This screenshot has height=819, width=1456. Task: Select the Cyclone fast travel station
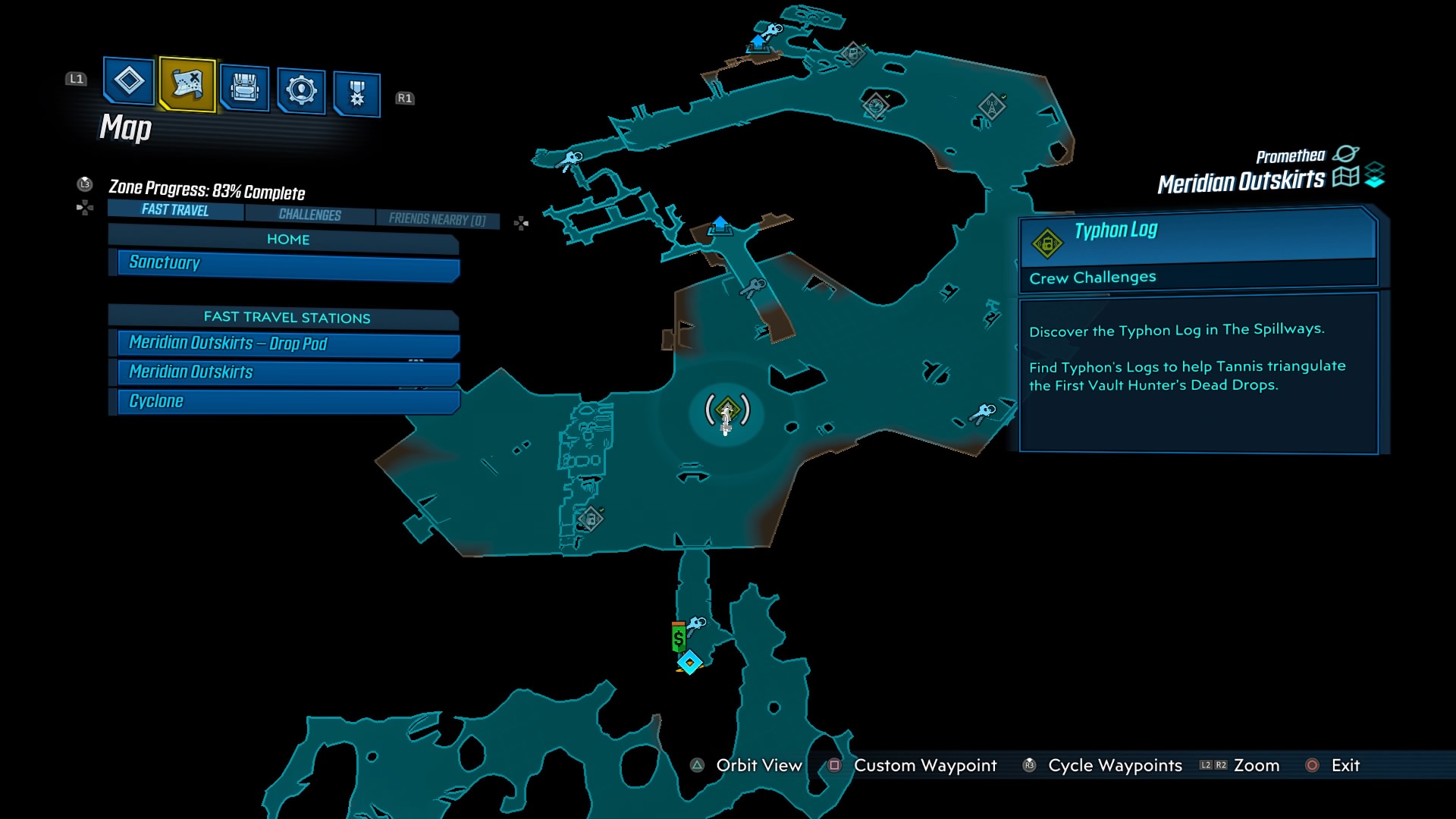point(284,400)
